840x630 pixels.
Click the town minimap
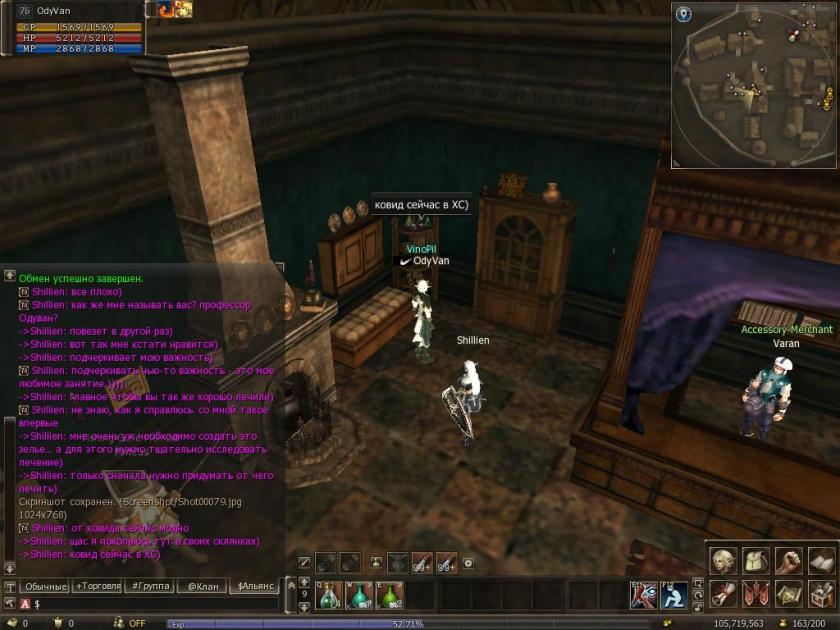(753, 85)
